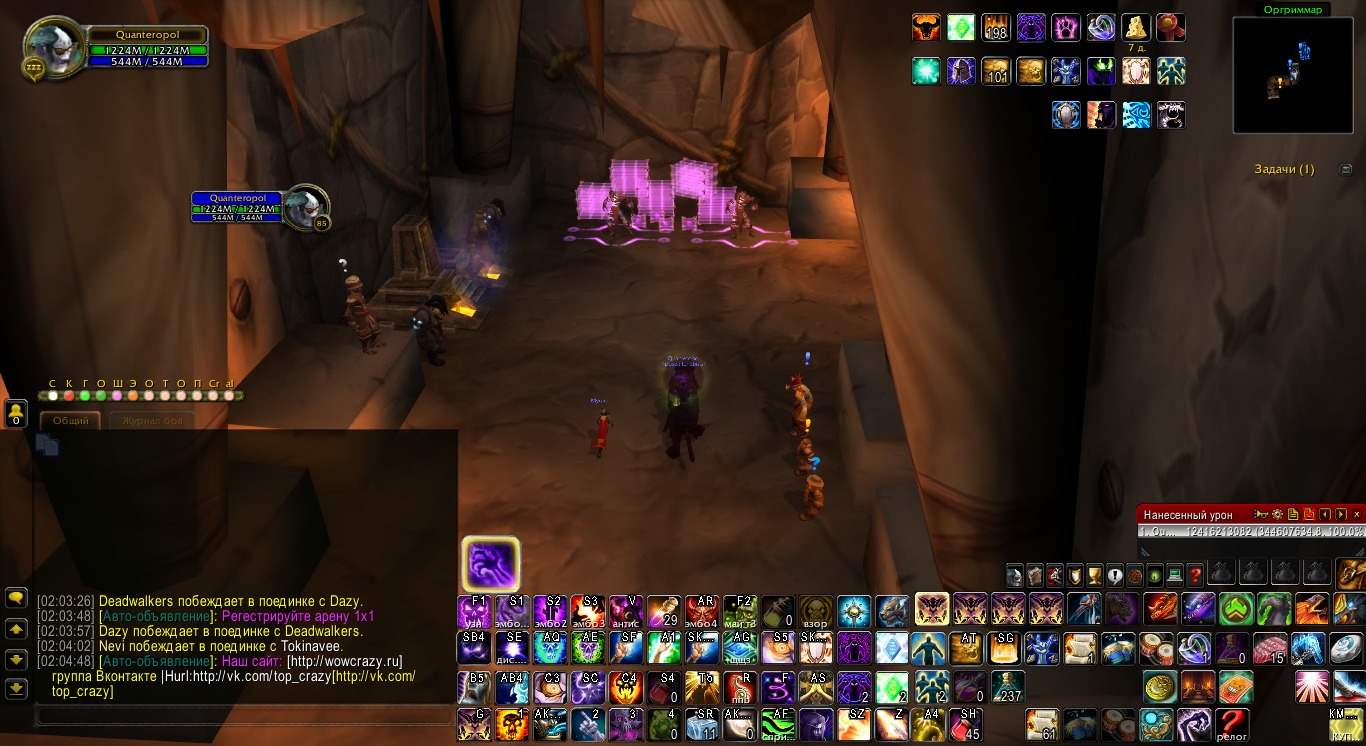Click the Orgrimmar minimap
The width and height of the screenshot is (1366, 746).
click(x=1292, y=75)
